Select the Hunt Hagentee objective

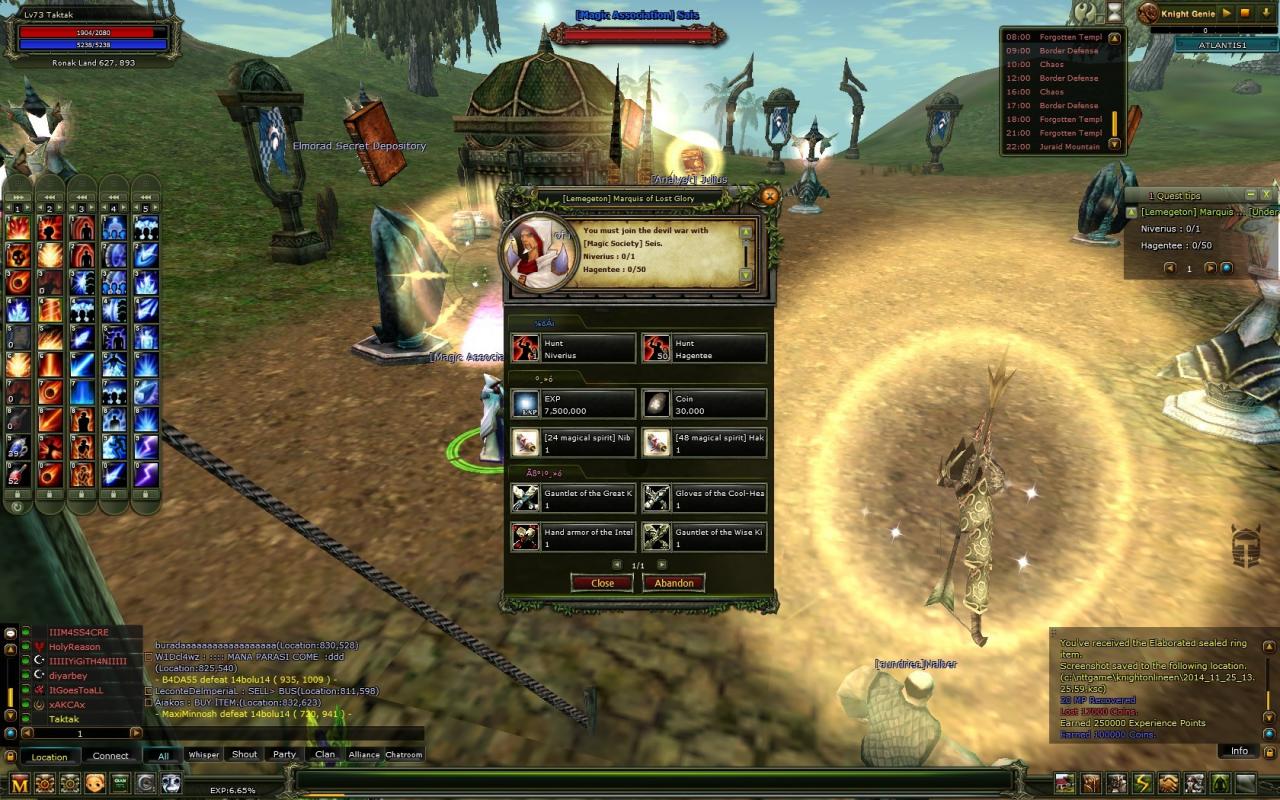704,349
